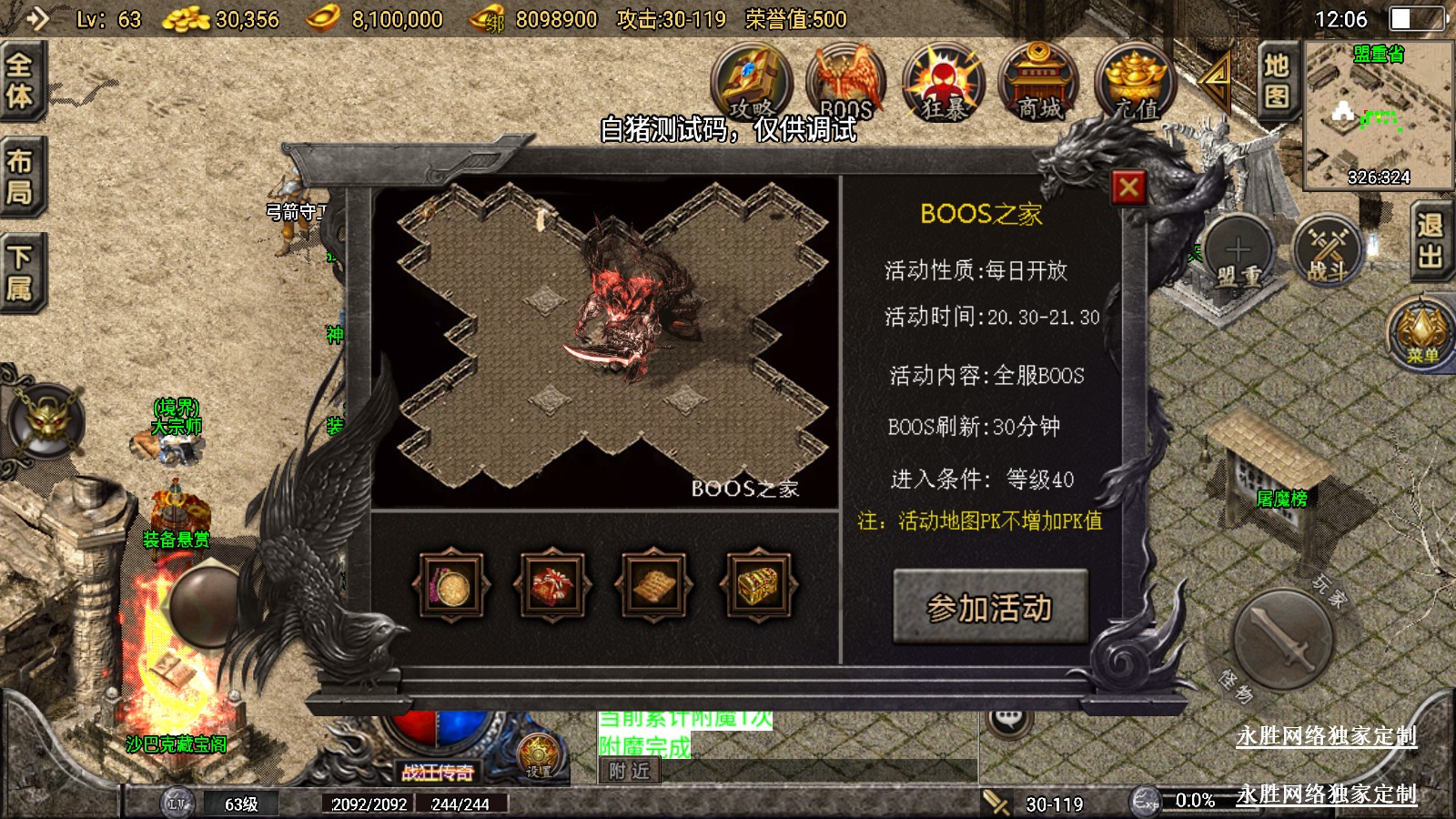Open the 商城 shop
This screenshot has height=819, width=1456.
point(1038,84)
